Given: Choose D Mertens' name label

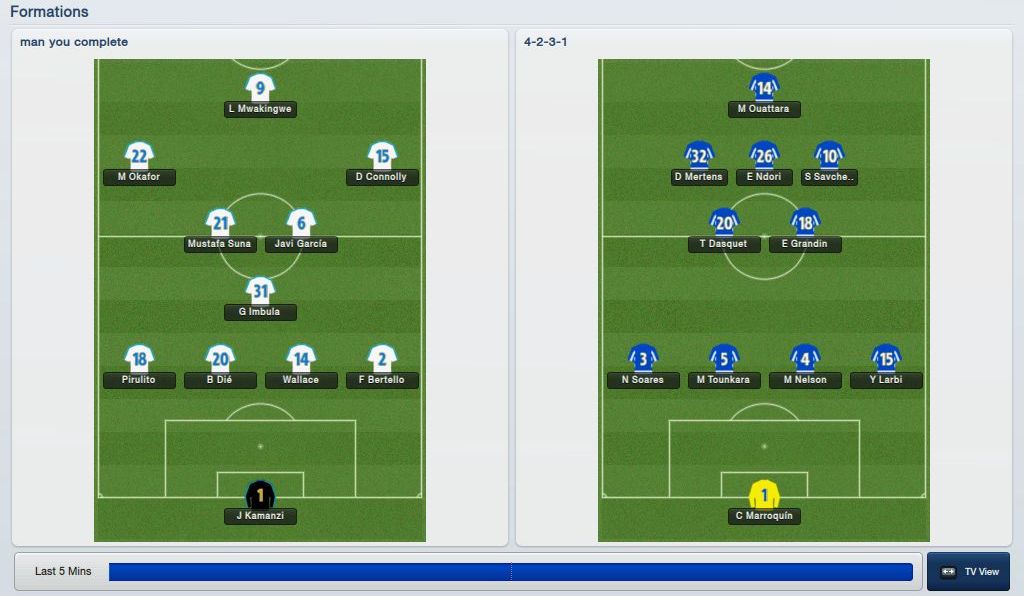Looking at the screenshot, I should pyautogui.click(x=699, y=177).
